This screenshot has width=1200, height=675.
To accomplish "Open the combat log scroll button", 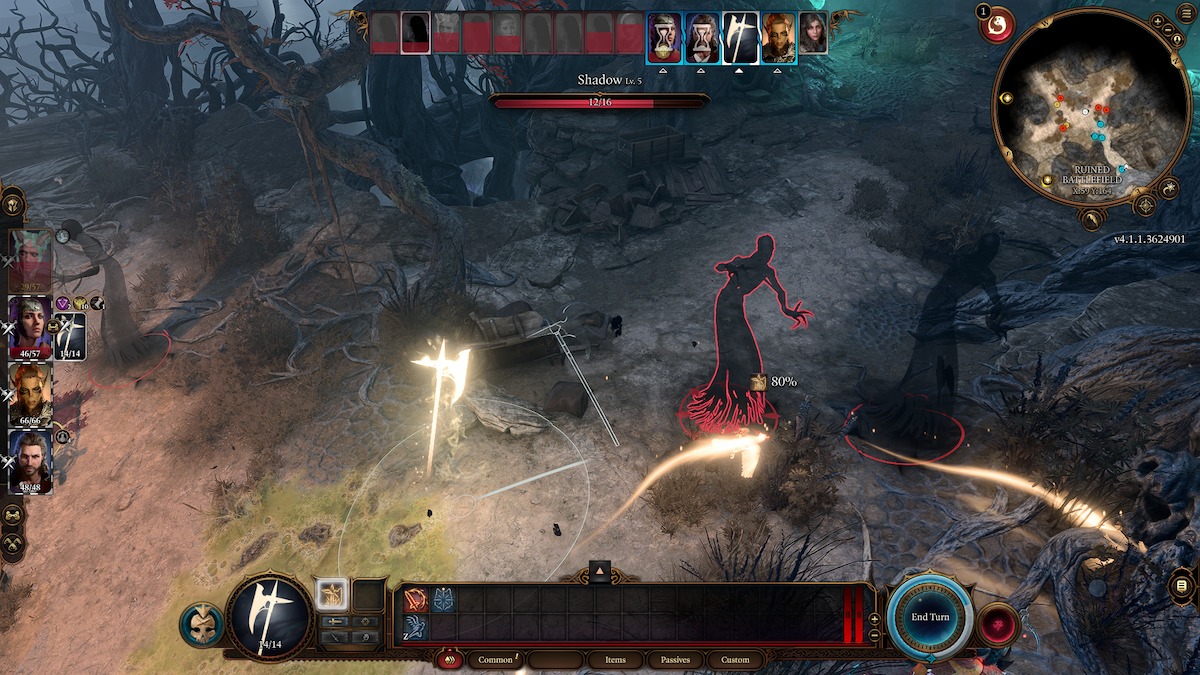I will click(x=1183, y=586).
